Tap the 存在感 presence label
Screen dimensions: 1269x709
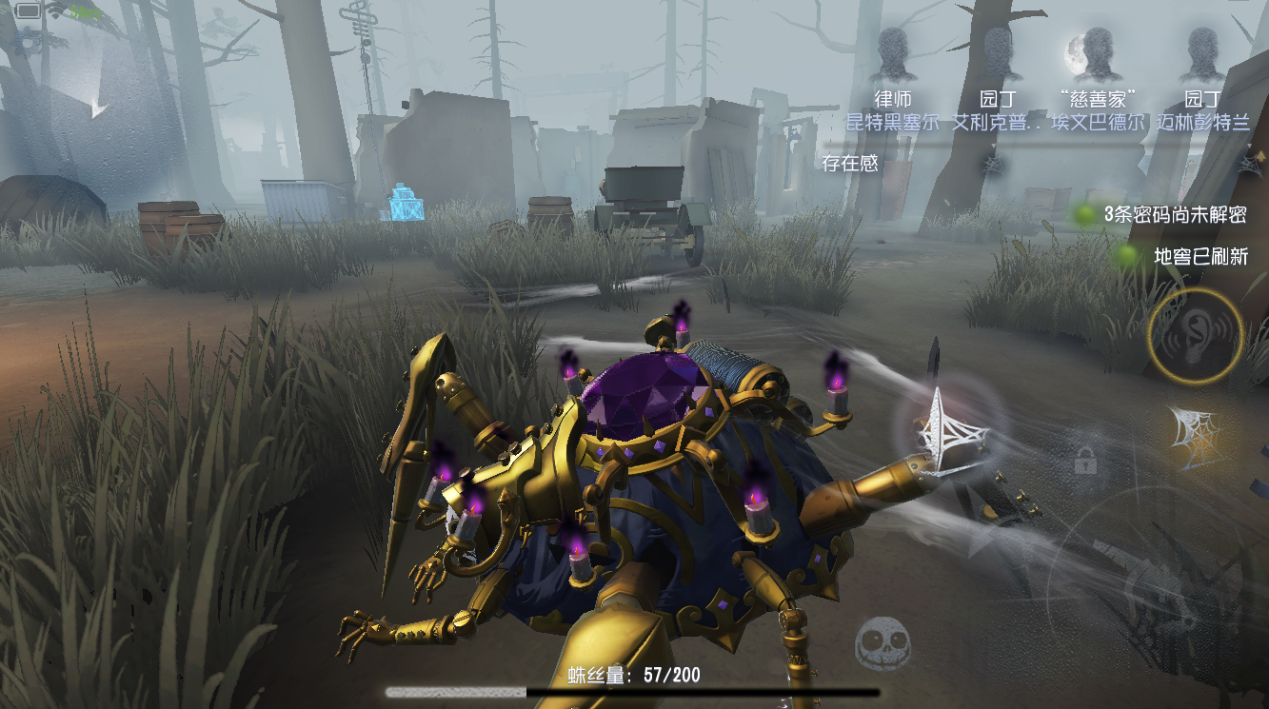850,163
